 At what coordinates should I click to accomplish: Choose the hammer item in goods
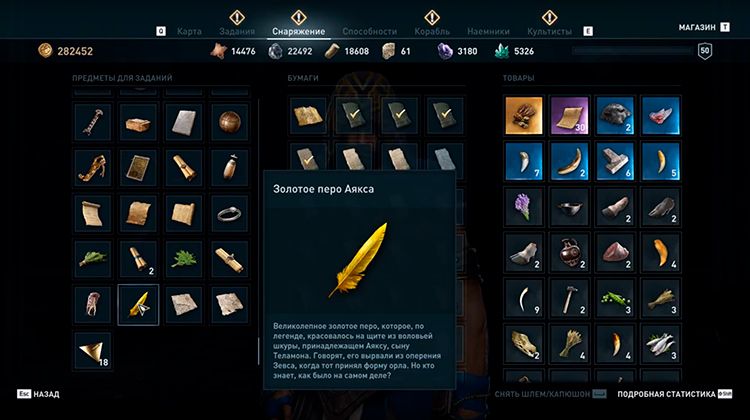pyautogui.click(x=570, y=300)
